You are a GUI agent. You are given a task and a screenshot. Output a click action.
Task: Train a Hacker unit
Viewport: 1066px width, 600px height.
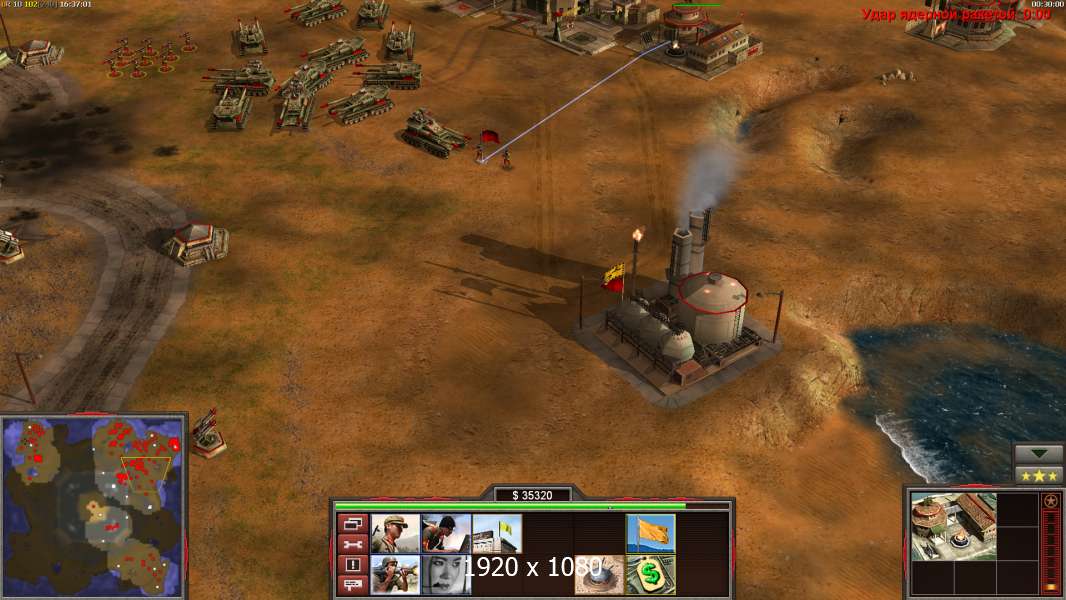pos(446,534)
